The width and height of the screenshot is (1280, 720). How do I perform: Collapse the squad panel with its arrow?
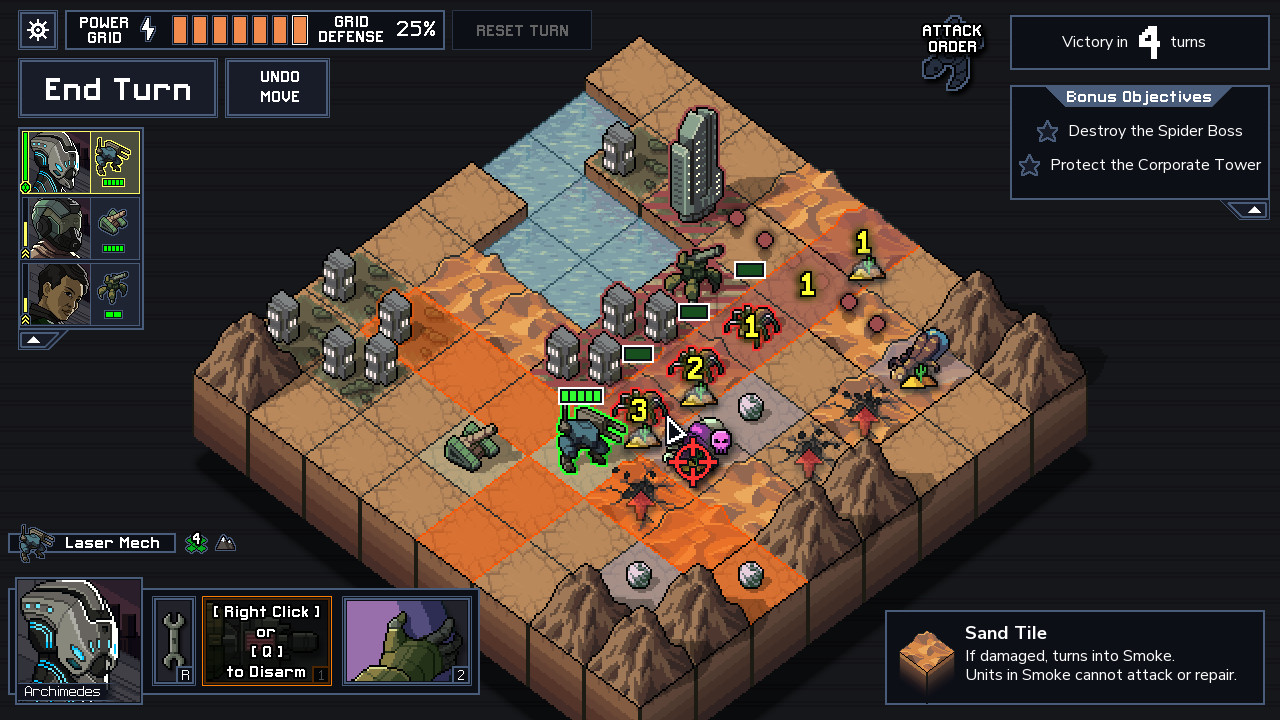34,339
